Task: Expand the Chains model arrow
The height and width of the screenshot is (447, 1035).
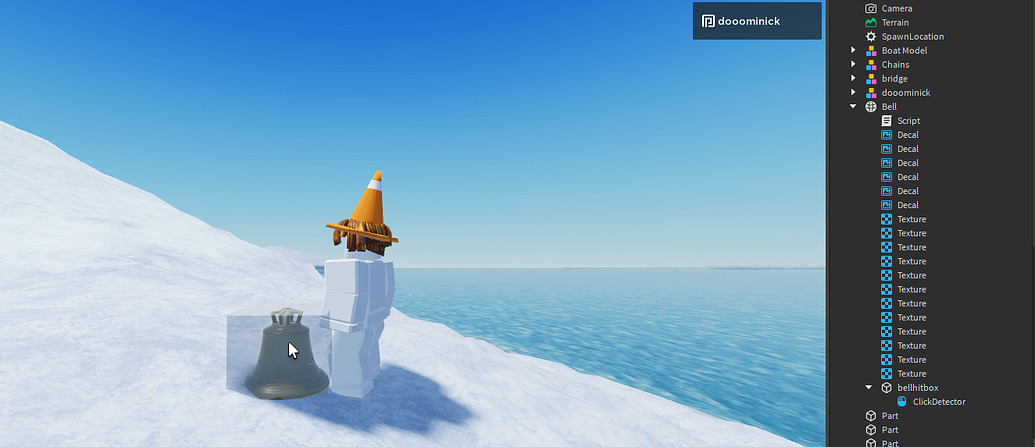Action: pyautogui.click(x=853, y=64)
